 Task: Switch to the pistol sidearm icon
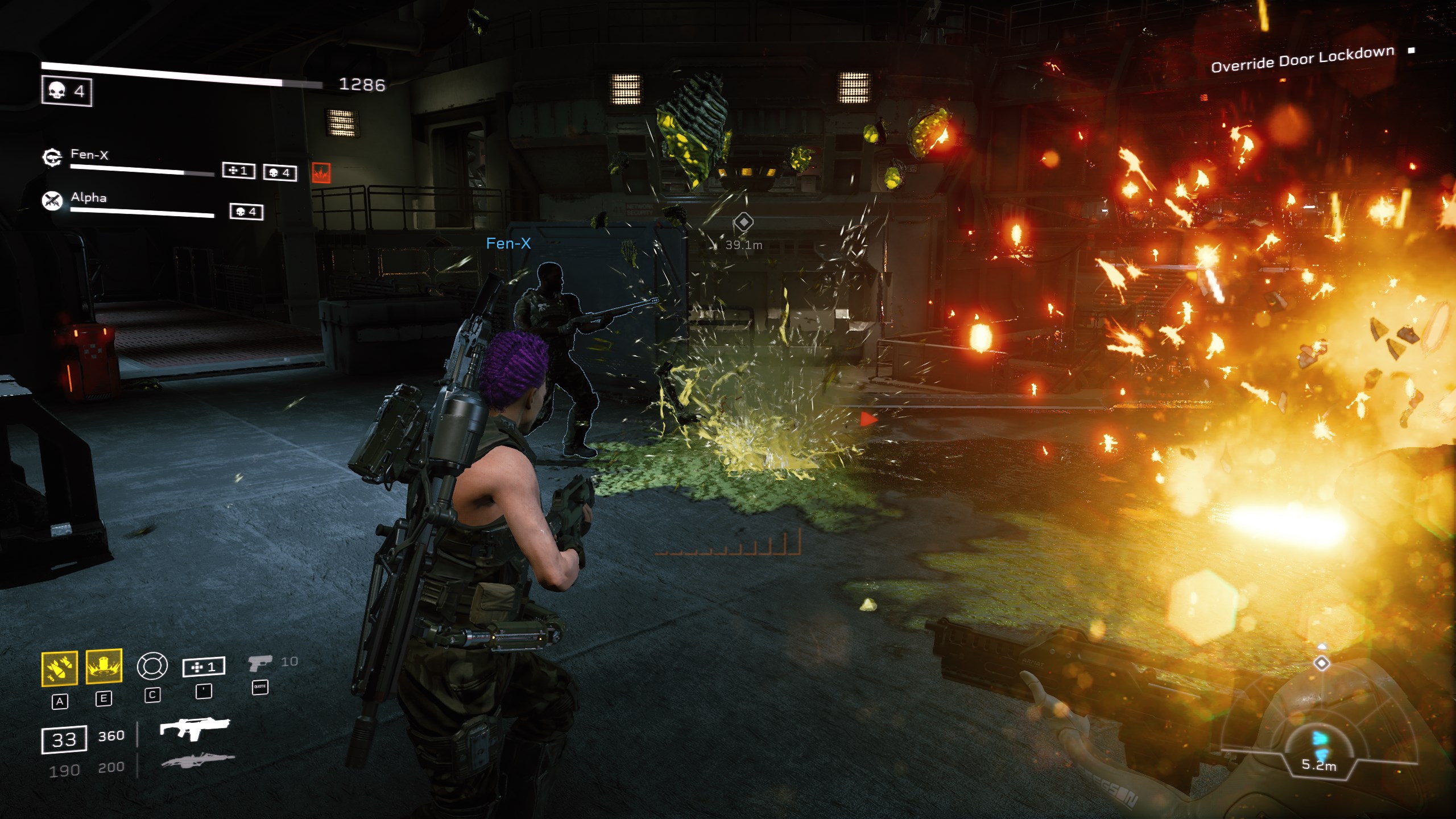click(x=260, y=663)
